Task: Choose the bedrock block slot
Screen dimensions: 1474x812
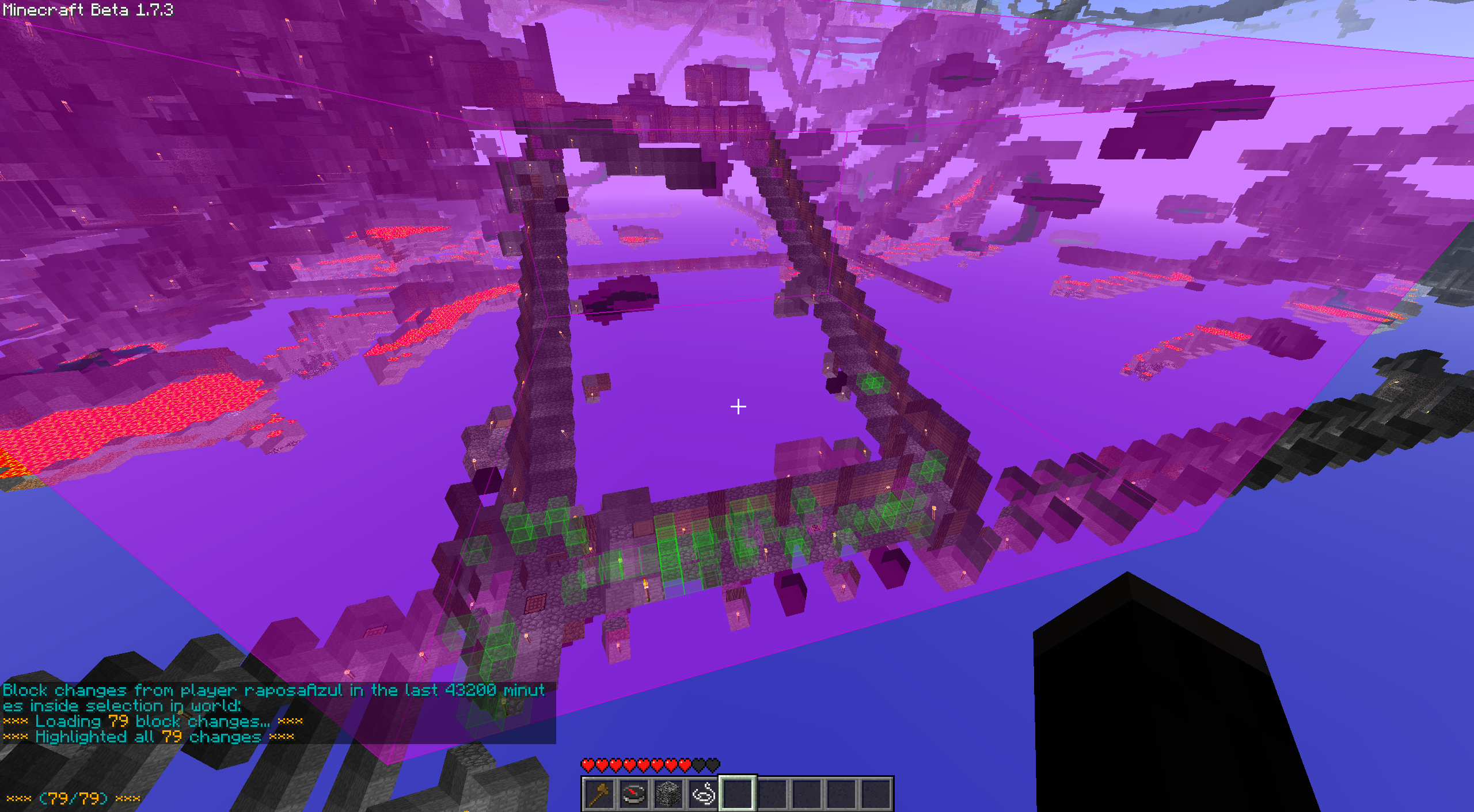Action: pyautogui.click(x=668, y=794)
